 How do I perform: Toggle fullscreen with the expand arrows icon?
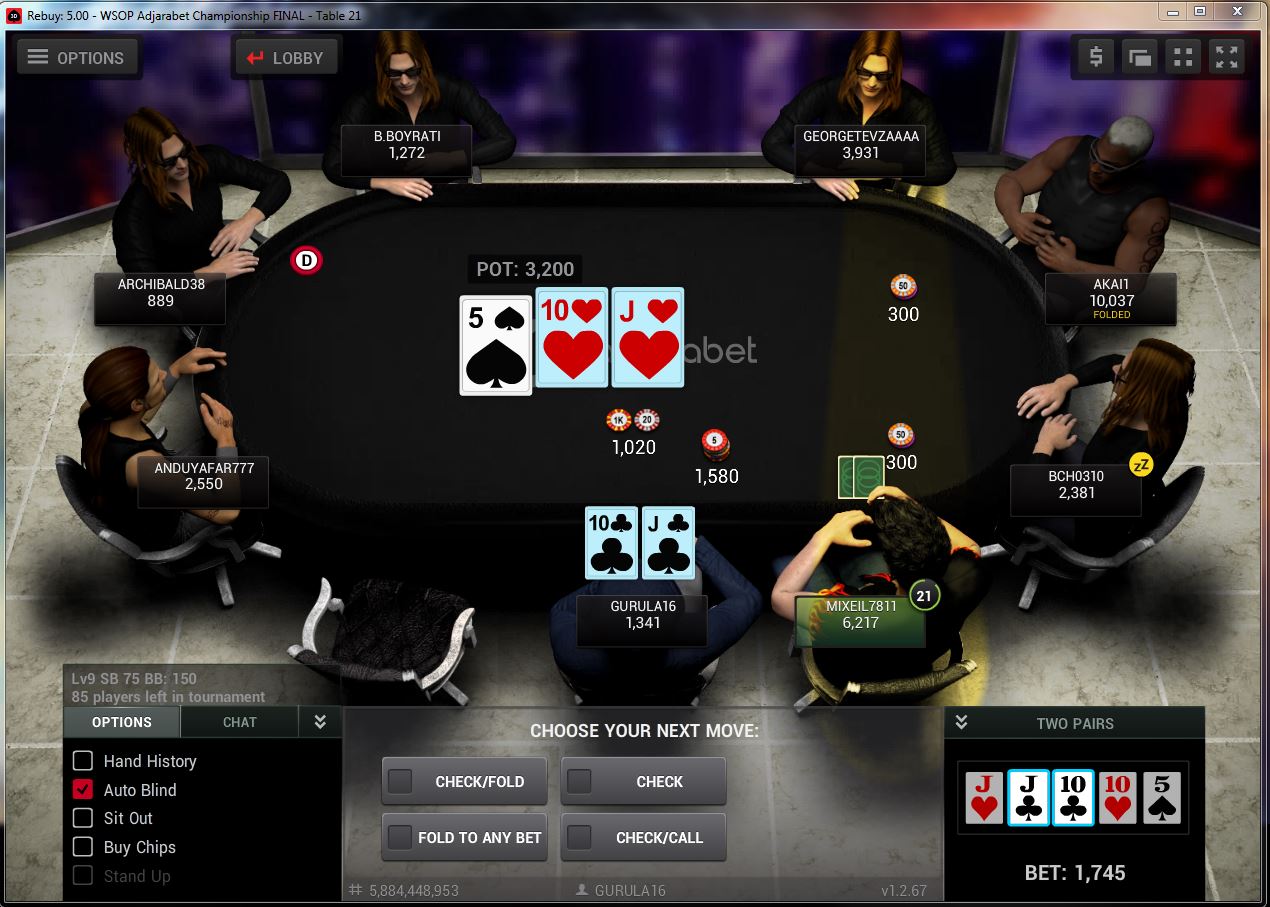click(x=1226, y=57)
